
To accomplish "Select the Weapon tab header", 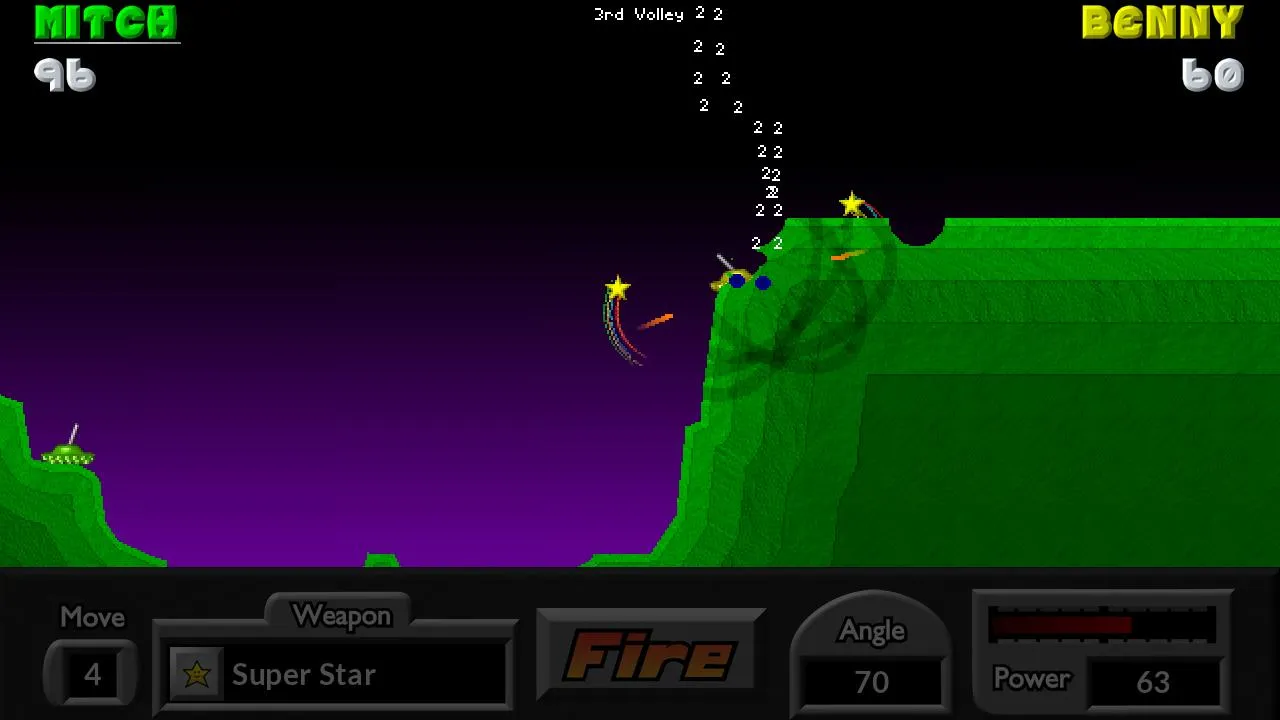I will (x=340, y=616).
